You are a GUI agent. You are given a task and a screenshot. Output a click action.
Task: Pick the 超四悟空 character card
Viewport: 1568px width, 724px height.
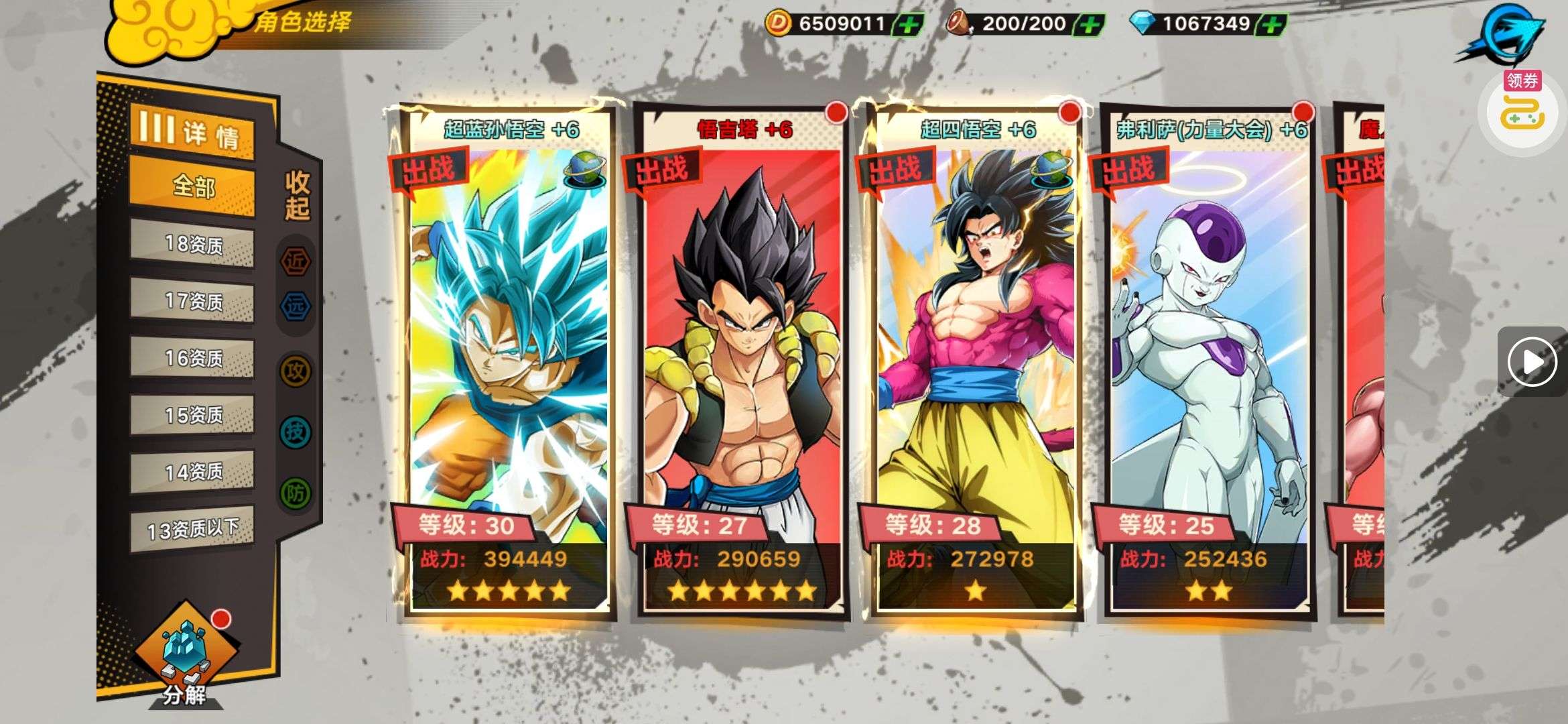pyautogui.click(x=975, y=362)
